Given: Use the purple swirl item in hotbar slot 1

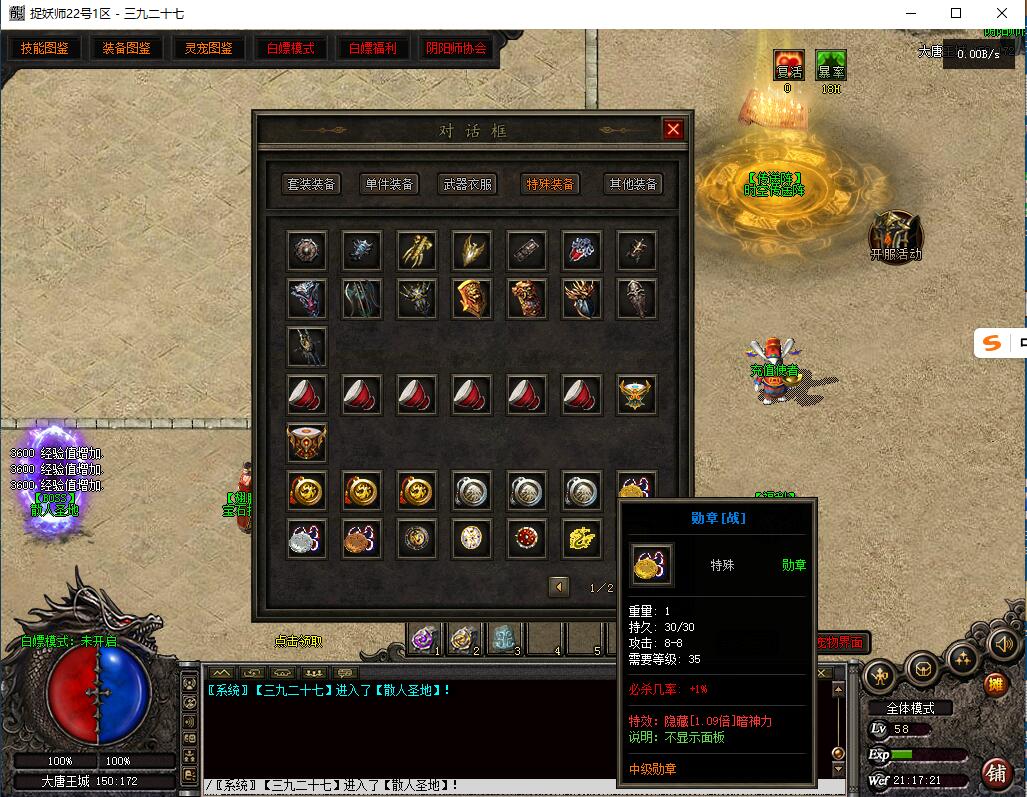Looking at the screenshot, I should [425, 638].
